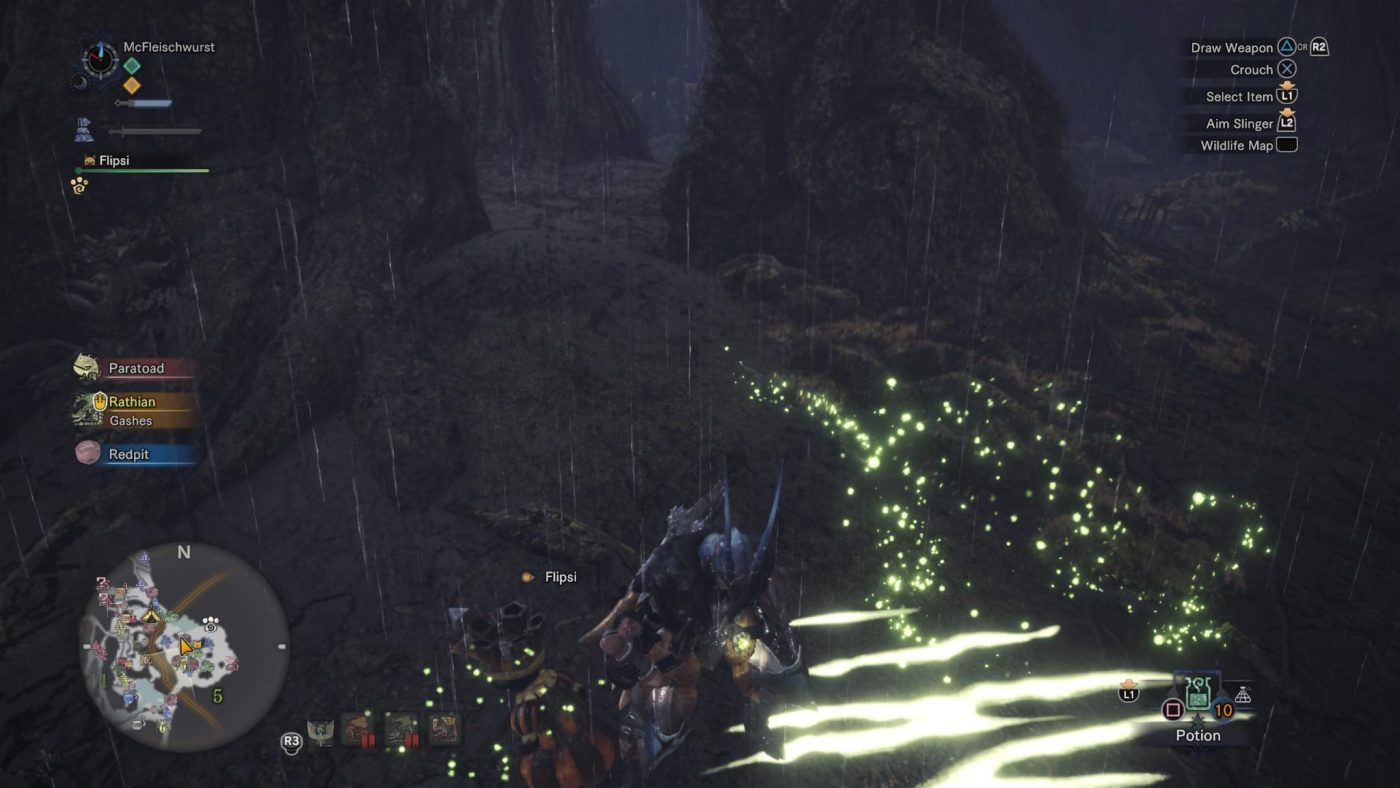The width and height of the screenshot is (1400, 788).
Task: Choose the Rathian Gashes tracker entry
Action: tap(133, 410)
